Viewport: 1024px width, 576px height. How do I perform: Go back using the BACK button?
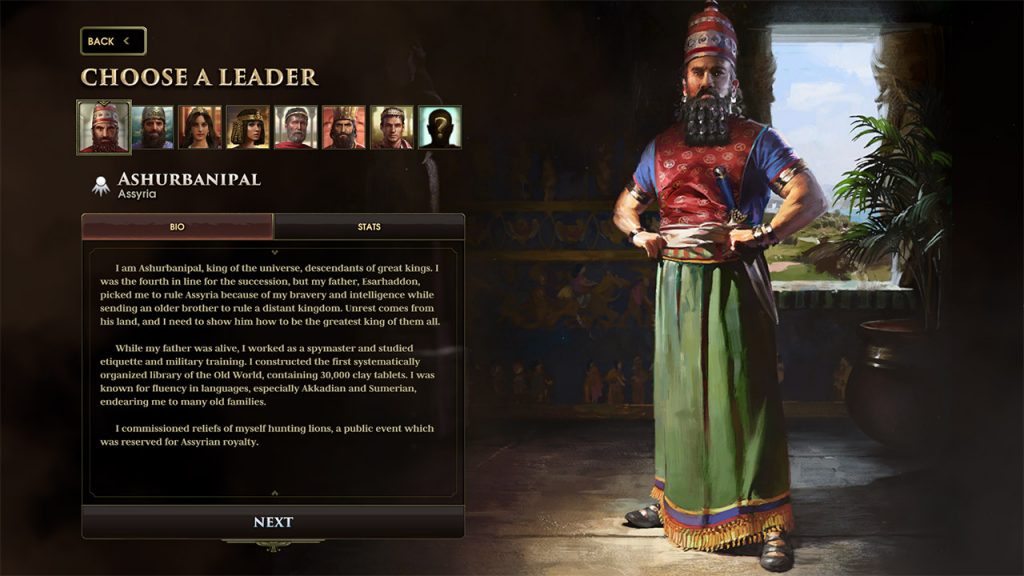click(x=113, y=41)
